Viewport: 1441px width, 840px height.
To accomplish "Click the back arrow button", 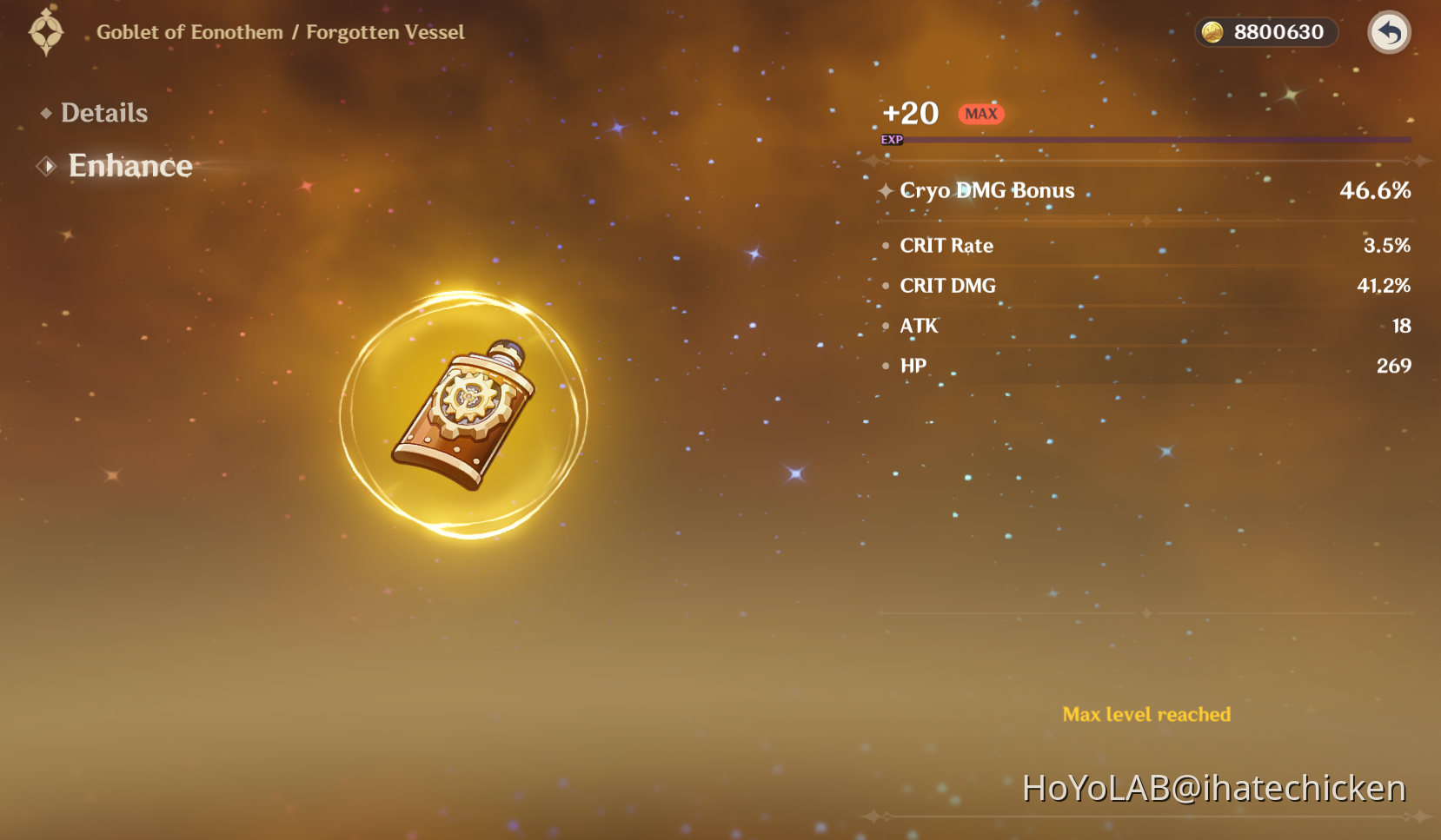I will click(1389, 32).
